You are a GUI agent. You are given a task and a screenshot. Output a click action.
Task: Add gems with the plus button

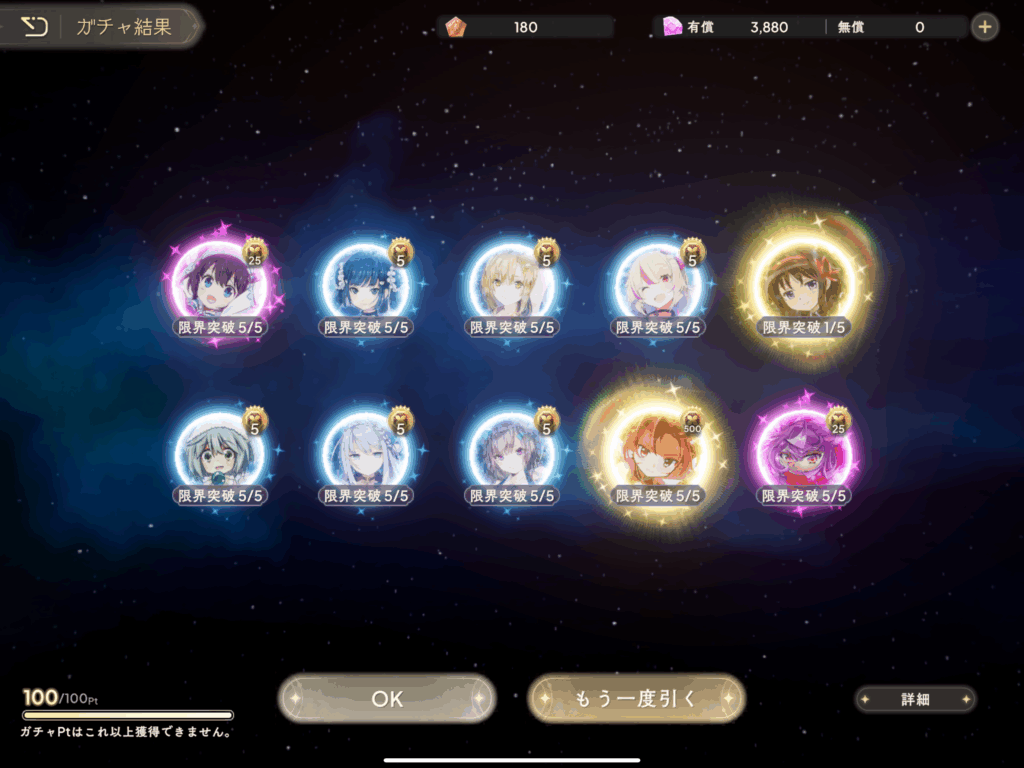[x=985, y=27]
